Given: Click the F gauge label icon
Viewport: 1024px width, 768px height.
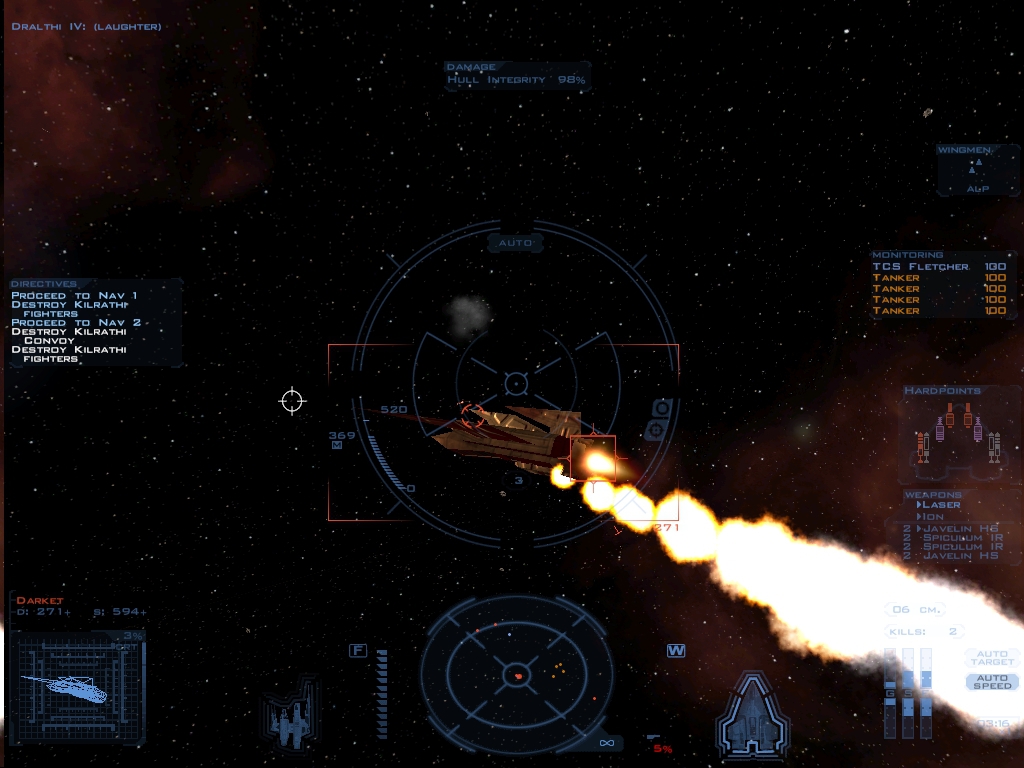Looking at the screenshot, I should [x=357, y=651].
